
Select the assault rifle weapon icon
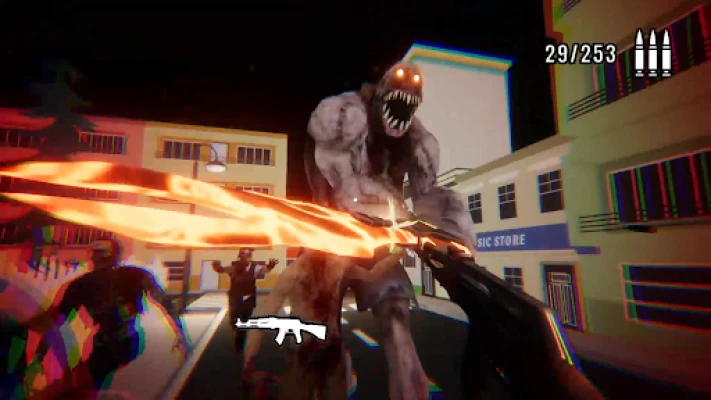(281, 328)
